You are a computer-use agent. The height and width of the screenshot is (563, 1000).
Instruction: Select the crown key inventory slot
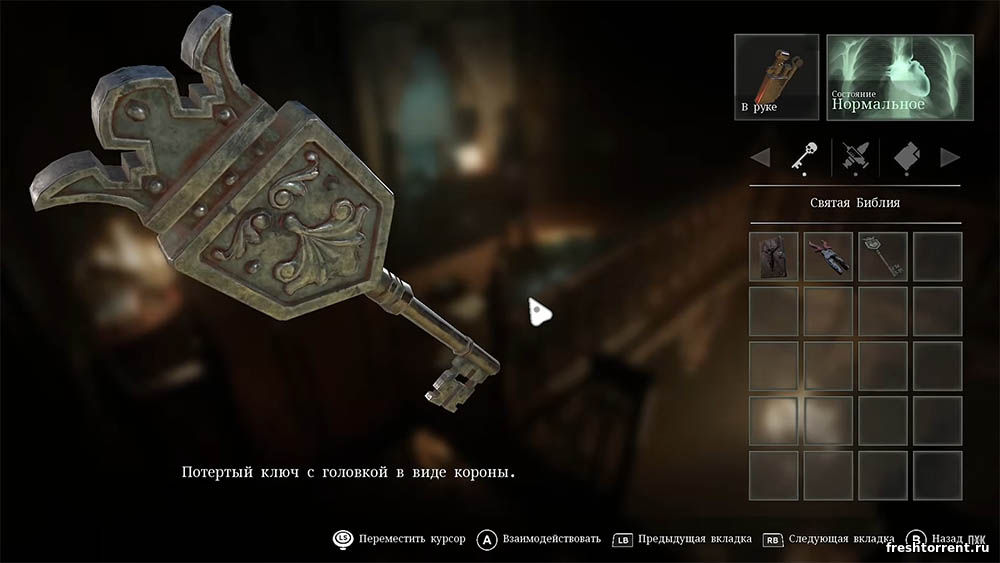click(883, 256)
